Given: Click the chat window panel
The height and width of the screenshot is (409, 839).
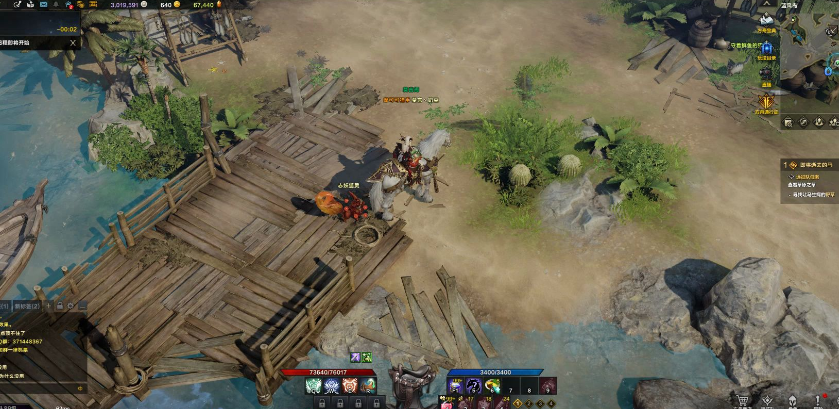Looking at the screenshot, I should click(x=40, y=350).
